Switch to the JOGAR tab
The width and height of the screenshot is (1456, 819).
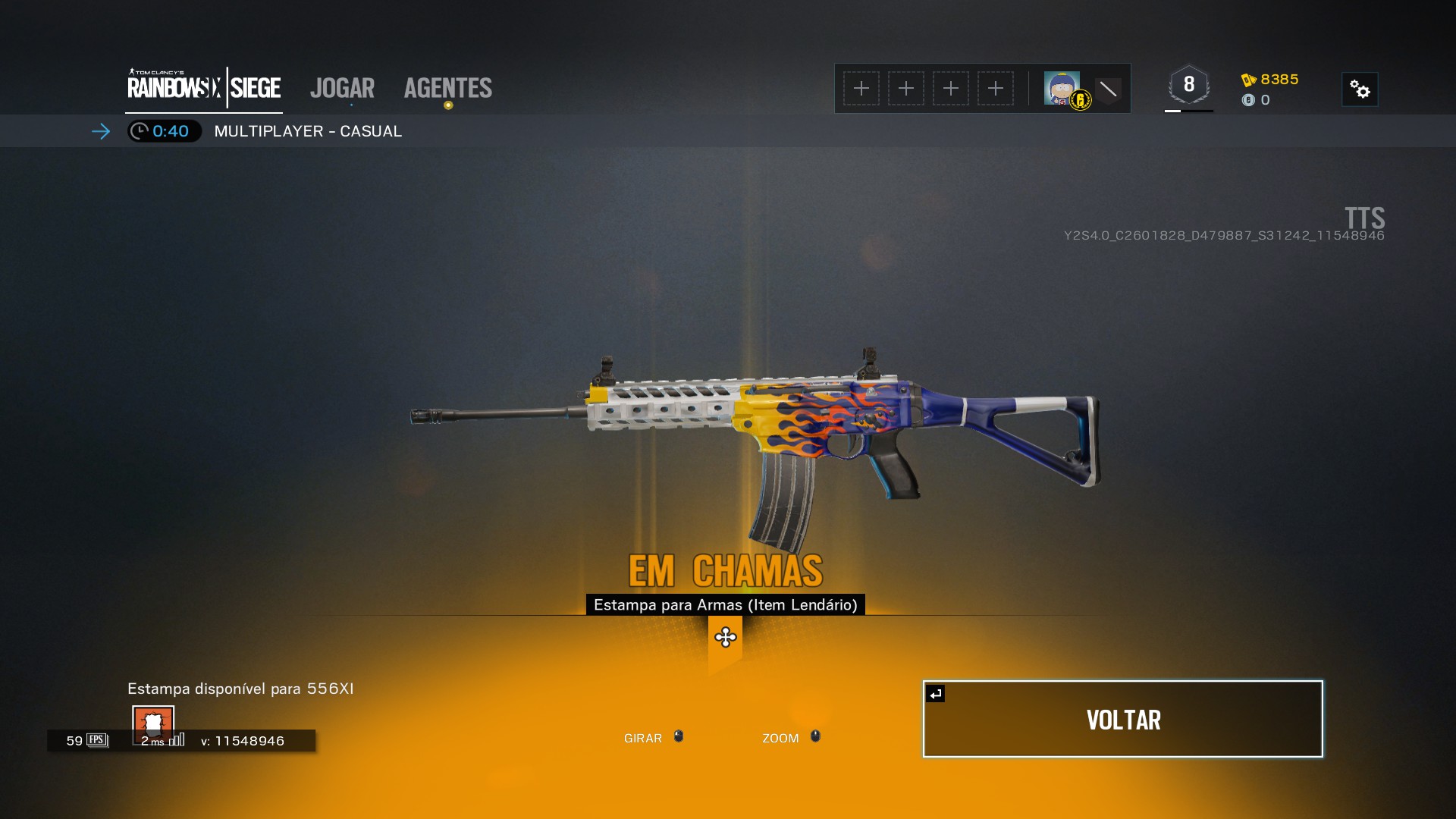point(342,88)
